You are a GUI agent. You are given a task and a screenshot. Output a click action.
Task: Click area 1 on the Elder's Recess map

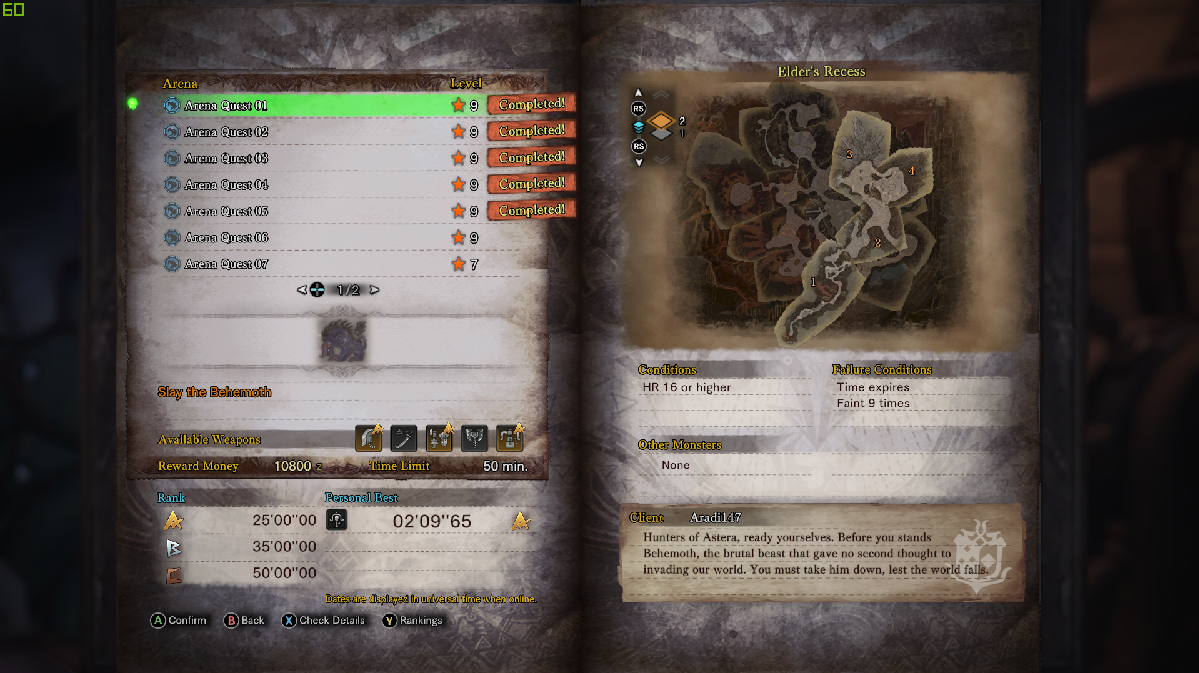coord(813,282)
